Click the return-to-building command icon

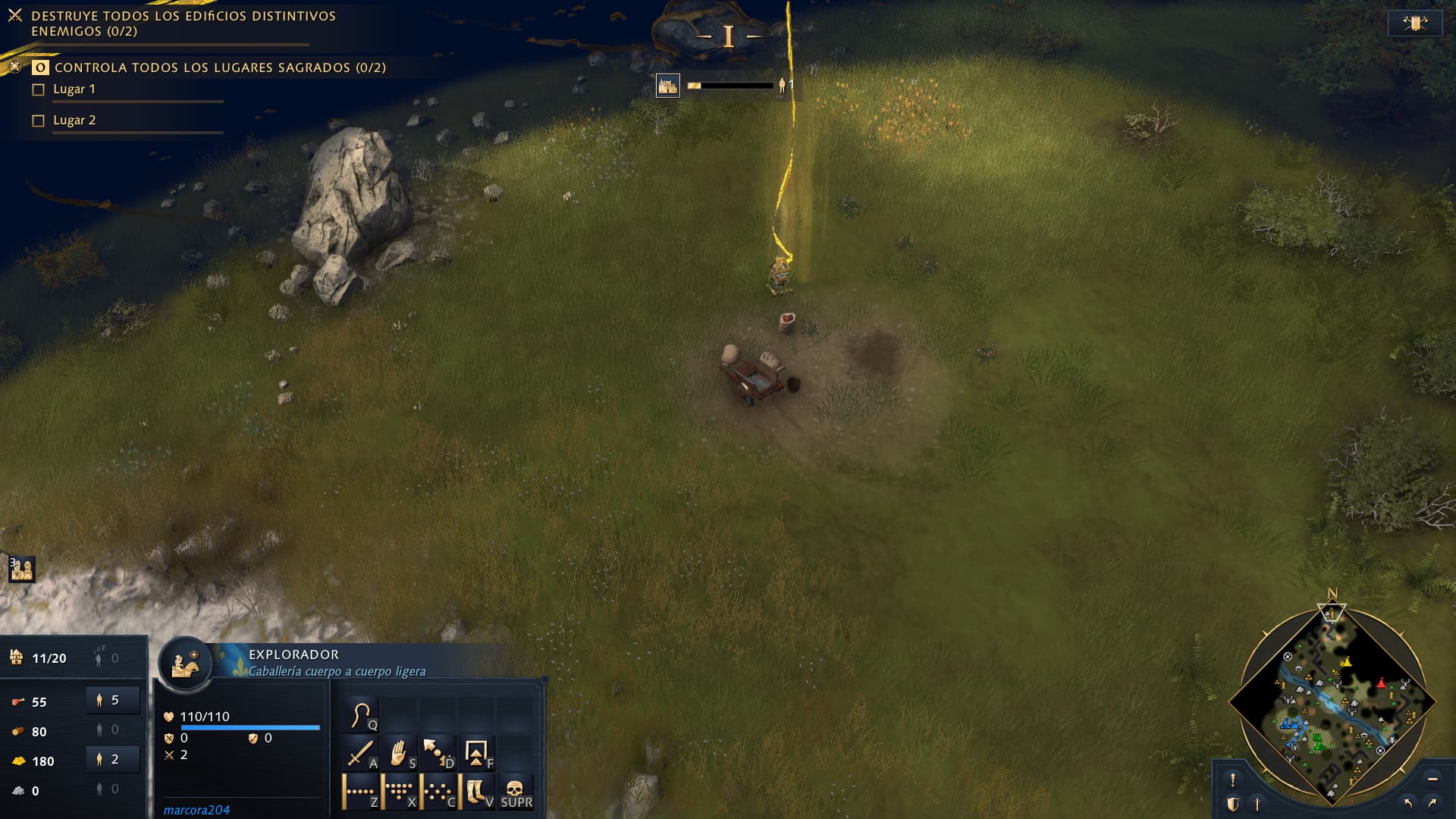click(476, 753)
